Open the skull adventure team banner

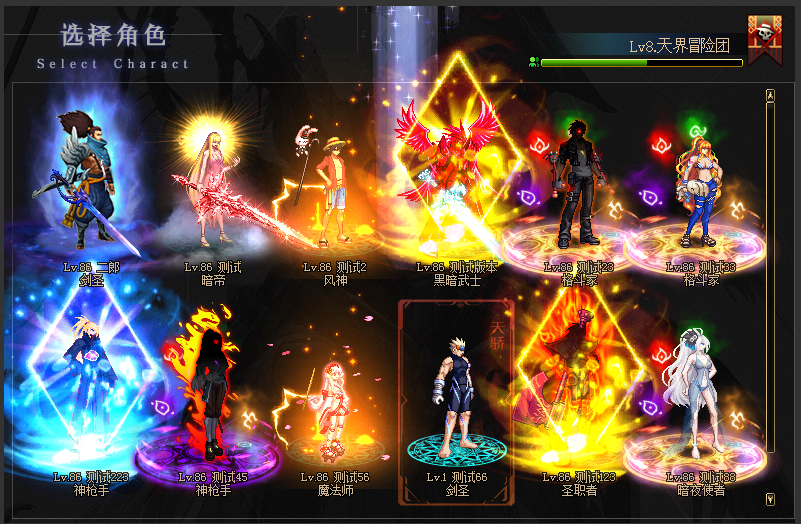[765, 40]
